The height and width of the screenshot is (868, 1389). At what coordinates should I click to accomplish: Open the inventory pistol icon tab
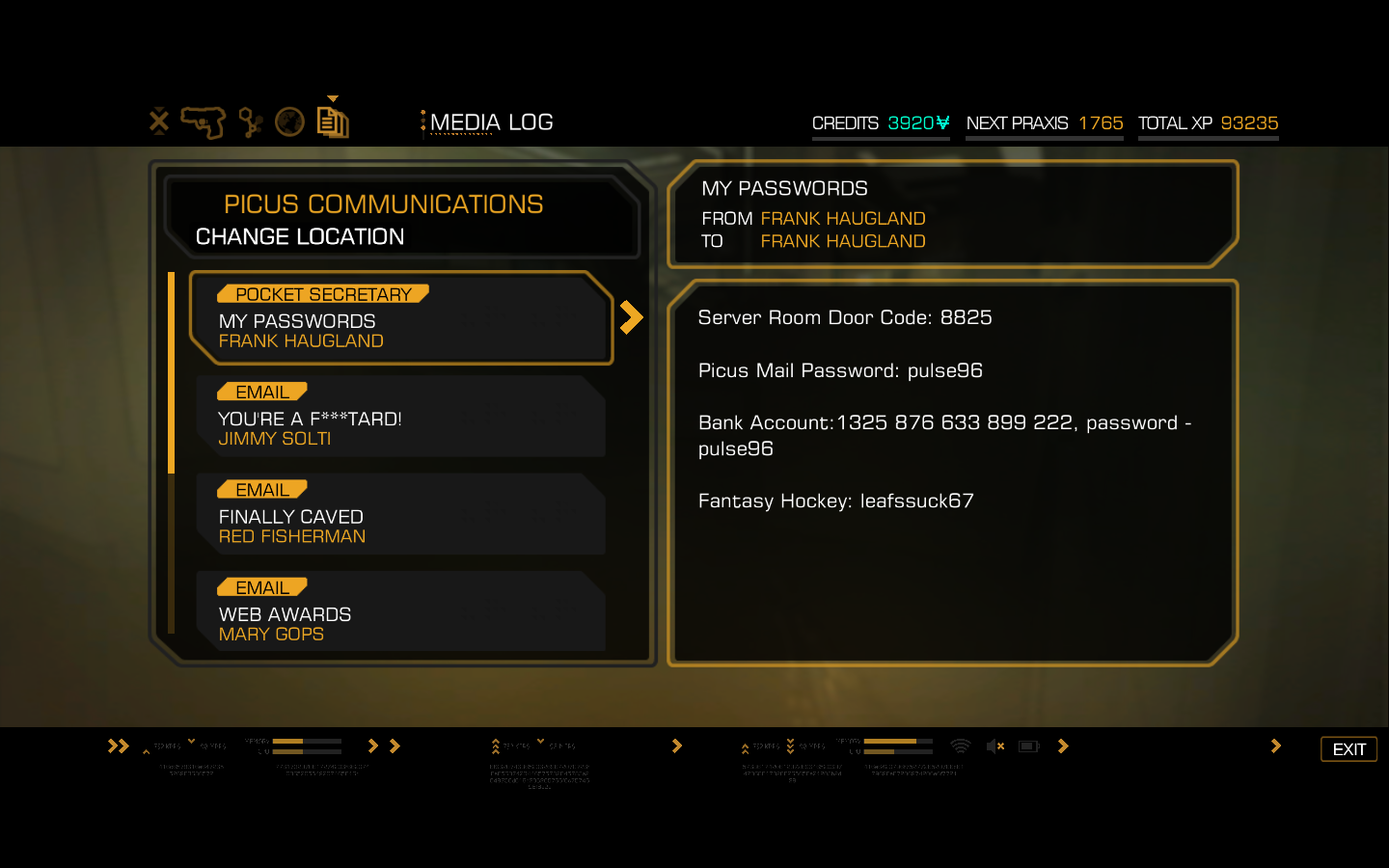pos(203,122)
